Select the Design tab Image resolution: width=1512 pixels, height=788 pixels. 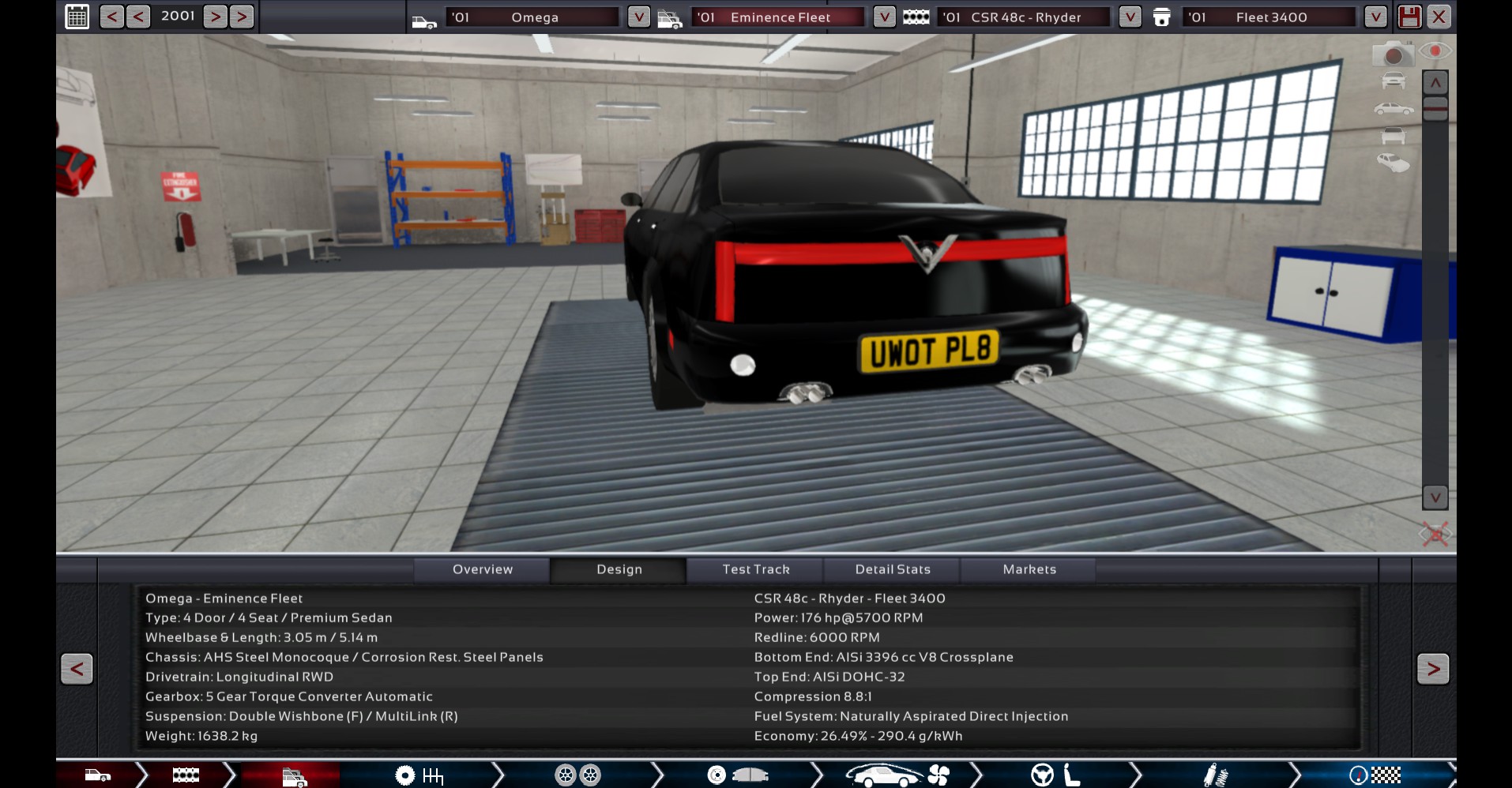click(x=619, y=569)
